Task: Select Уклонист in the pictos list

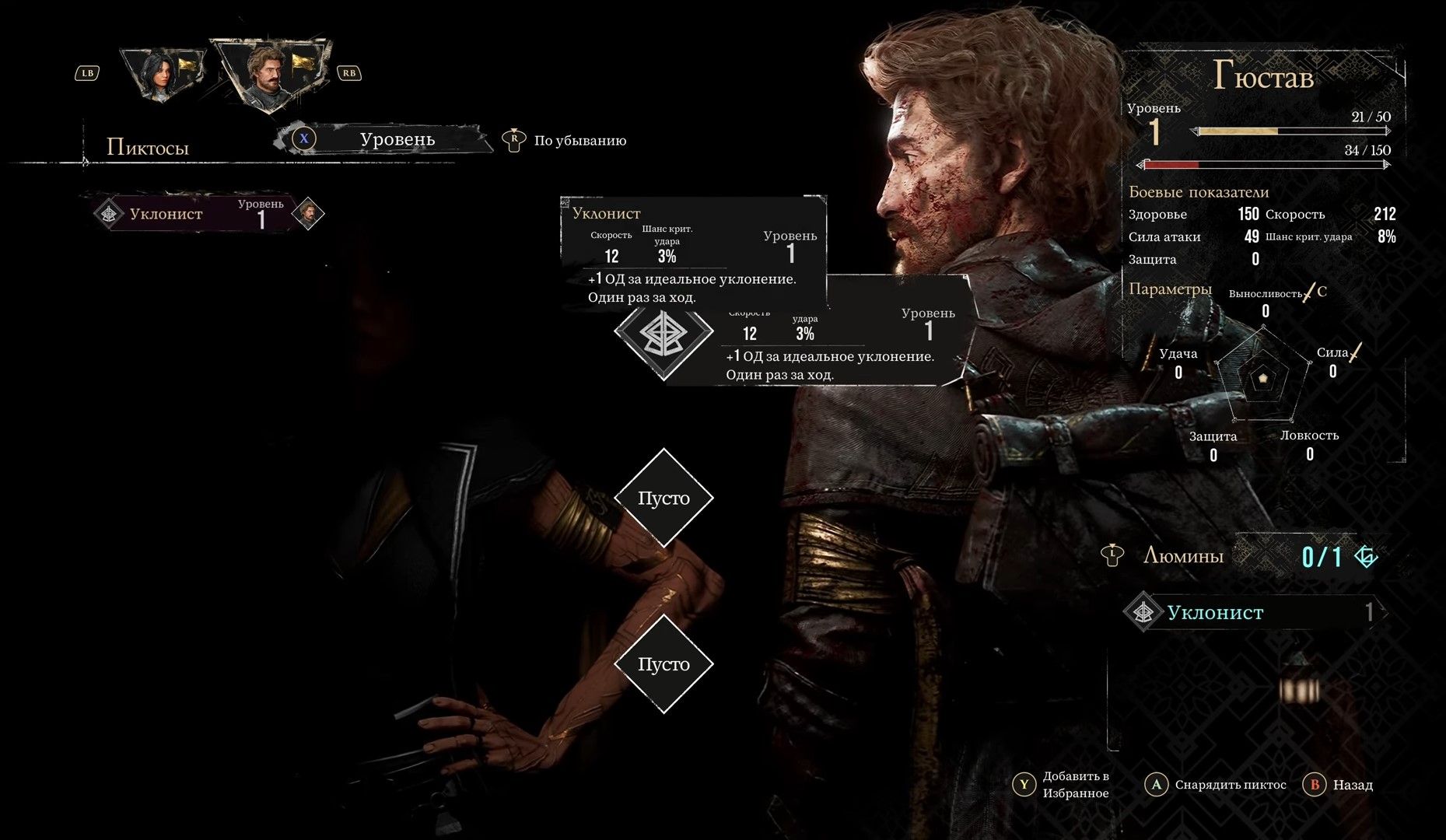Action: tap(194, 214)
